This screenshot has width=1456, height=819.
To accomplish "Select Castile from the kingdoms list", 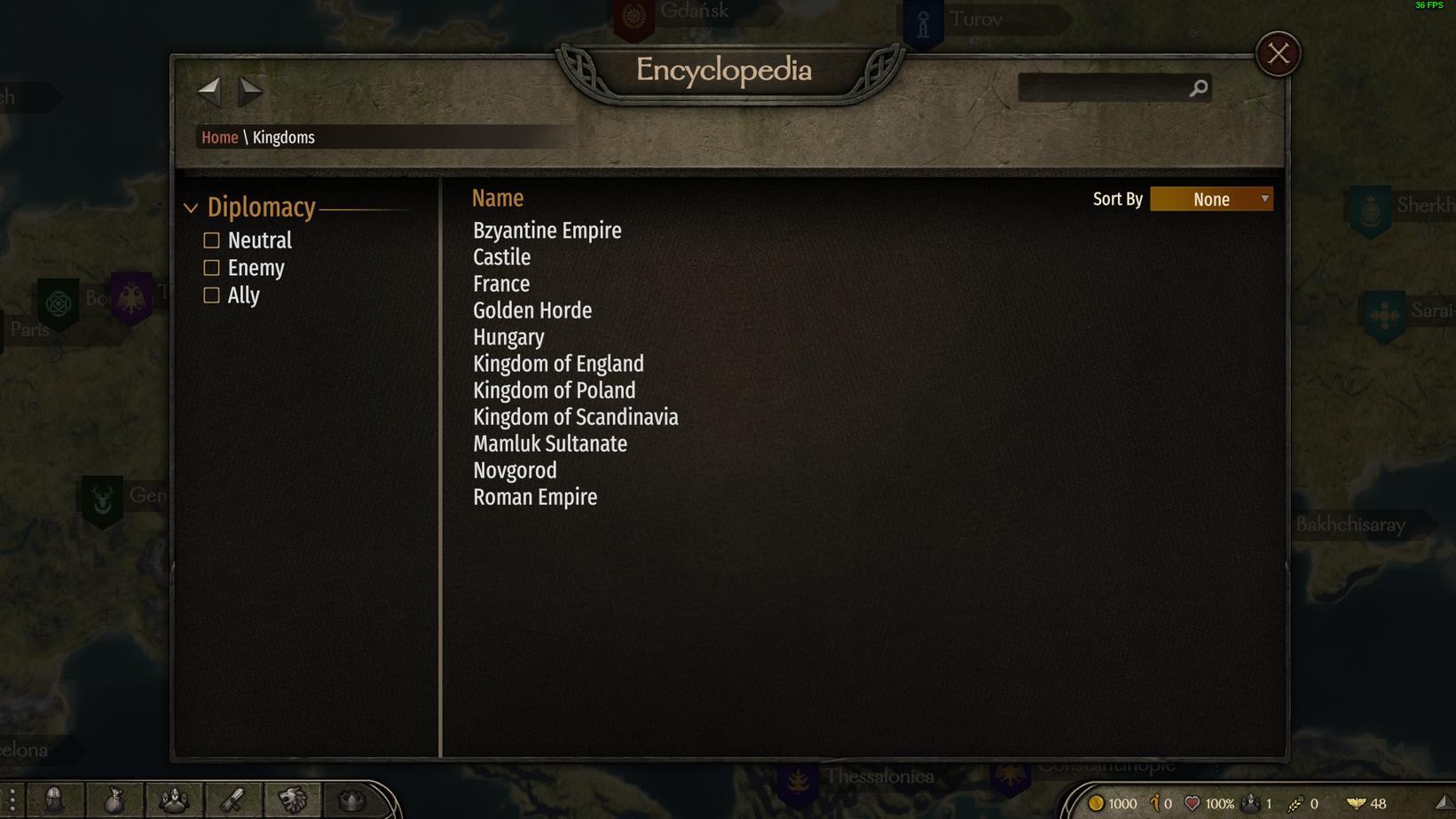I will (x=501, y=257).
